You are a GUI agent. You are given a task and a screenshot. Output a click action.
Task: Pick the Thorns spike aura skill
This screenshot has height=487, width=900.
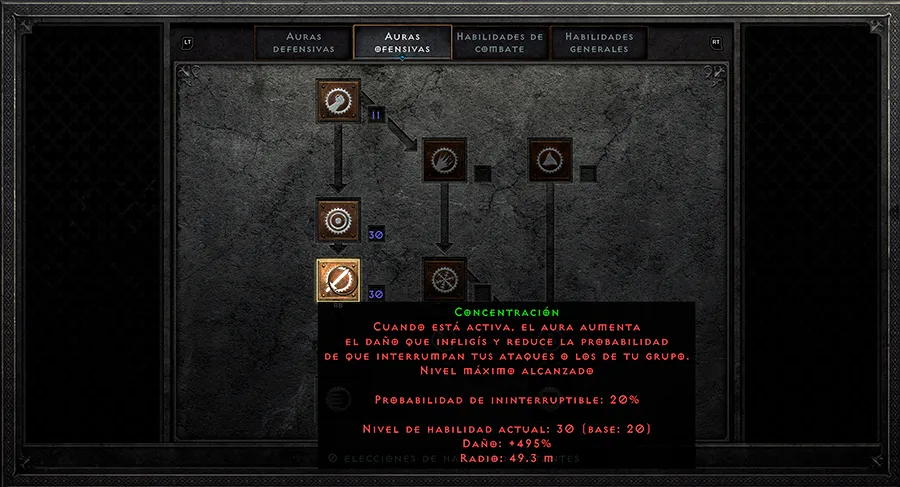549,159
